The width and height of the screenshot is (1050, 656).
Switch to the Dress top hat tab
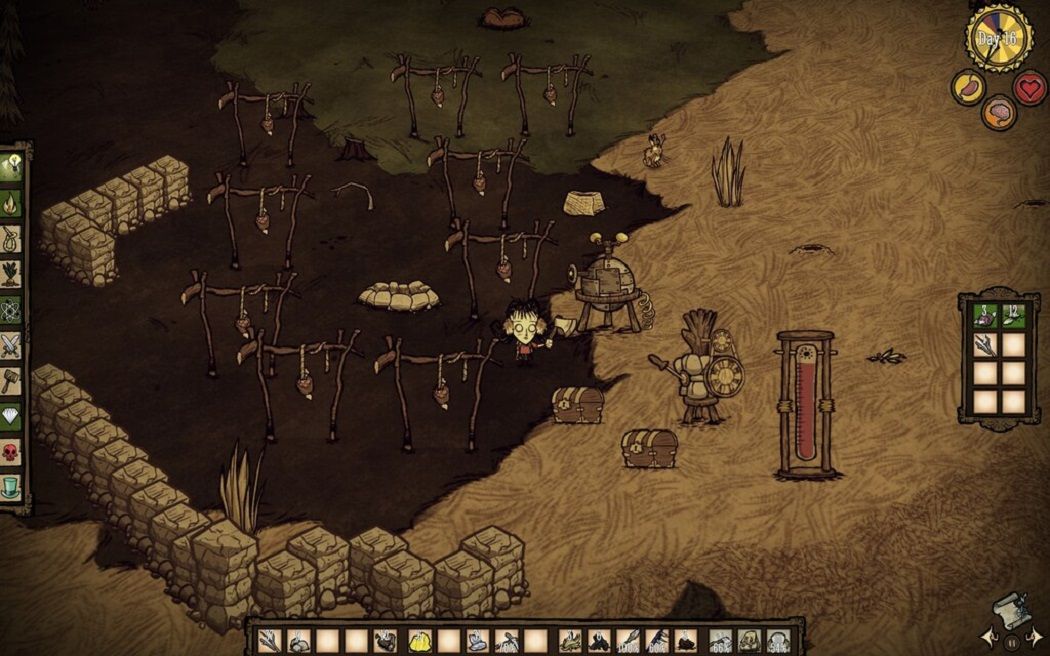[13, 488]
